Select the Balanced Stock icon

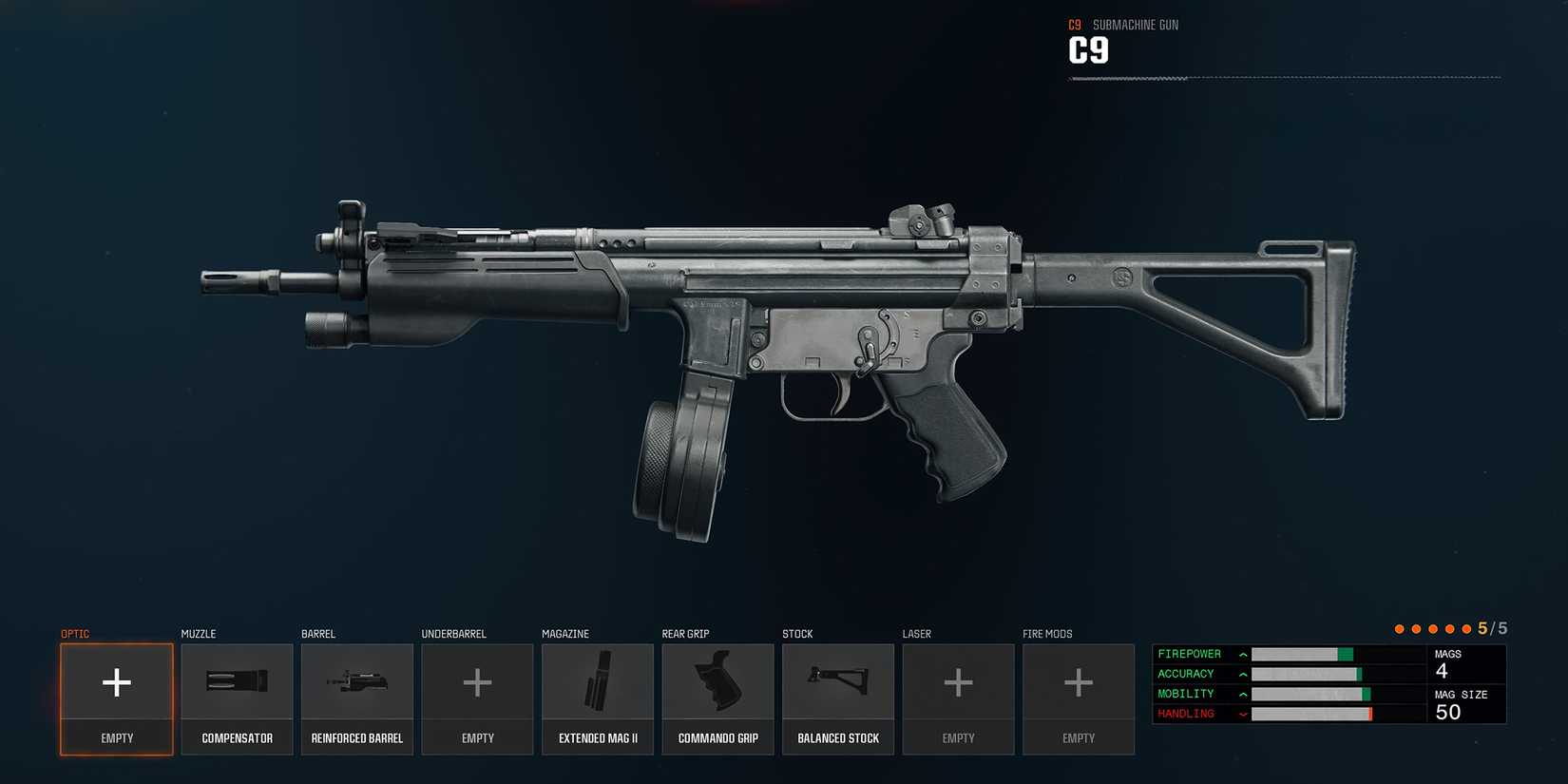click(837, 682)
